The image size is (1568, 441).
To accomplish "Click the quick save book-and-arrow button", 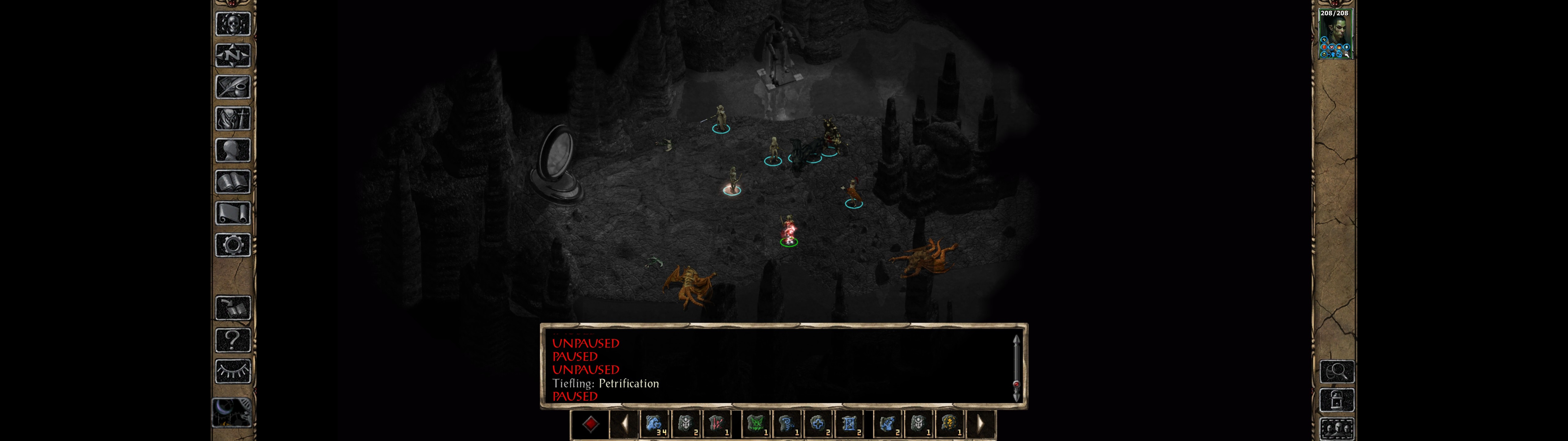I will coord(233,308).
